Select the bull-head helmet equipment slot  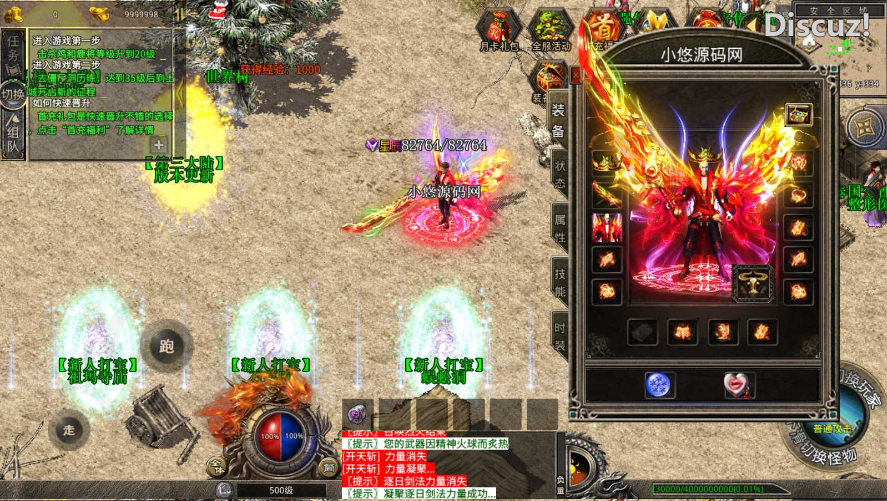tap(751, 283)
